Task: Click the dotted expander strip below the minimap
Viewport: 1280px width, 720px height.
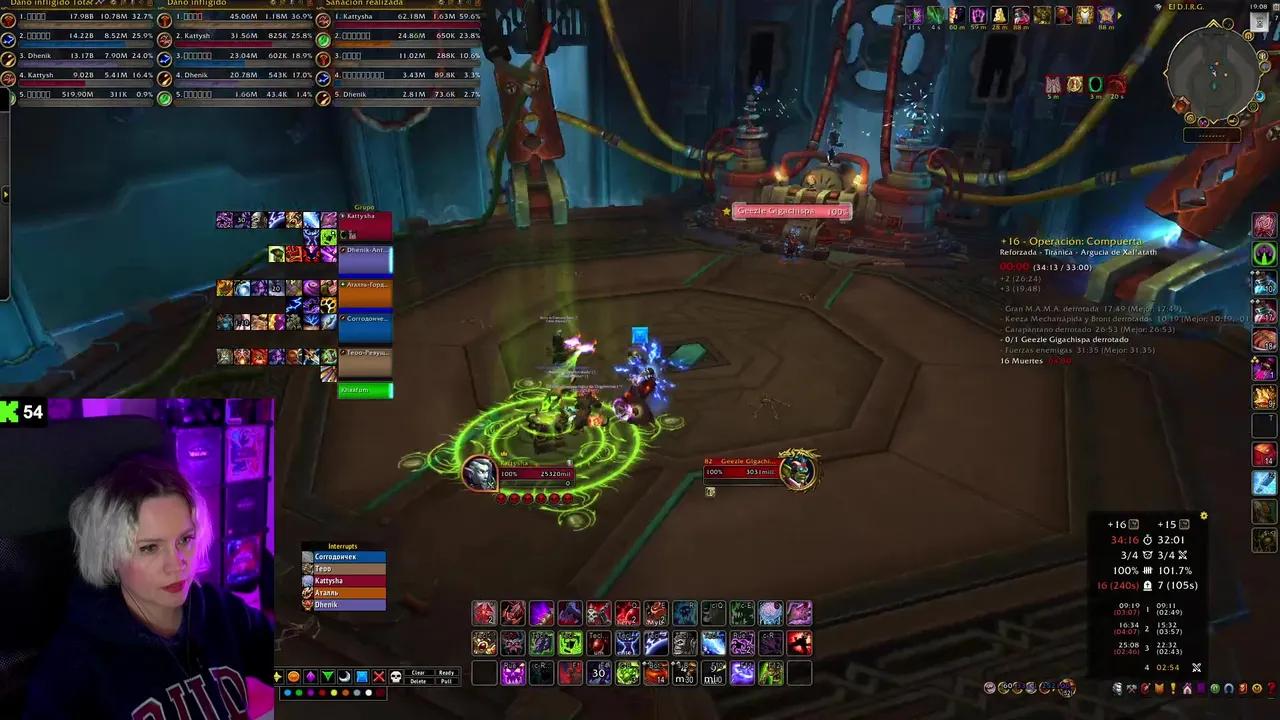Action: click(1212, 136)
